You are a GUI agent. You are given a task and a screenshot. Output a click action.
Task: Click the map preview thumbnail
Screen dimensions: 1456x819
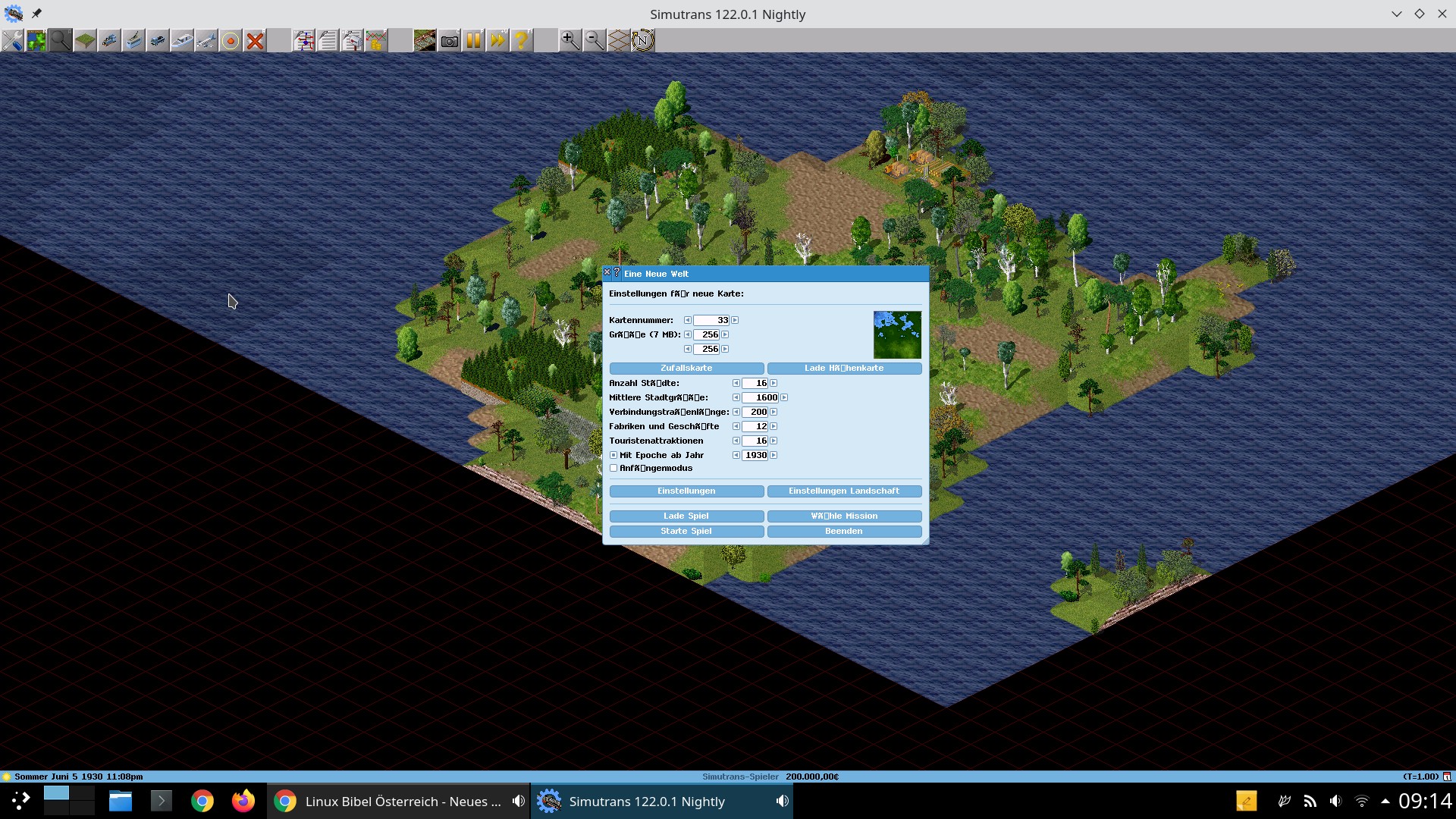click(897, 334)
